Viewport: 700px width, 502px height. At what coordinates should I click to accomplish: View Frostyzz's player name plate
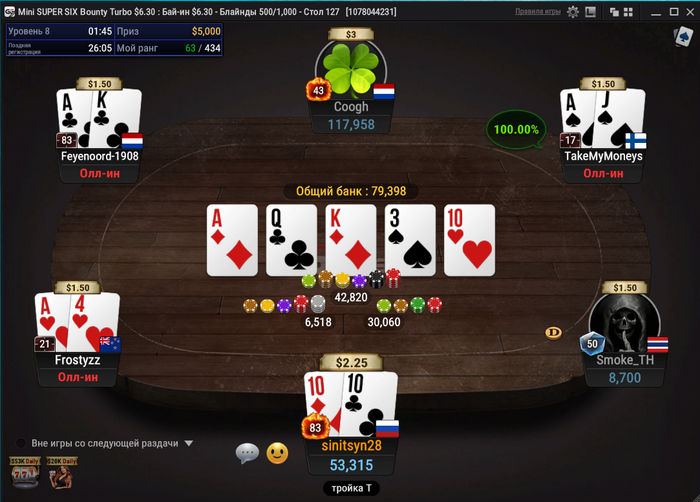pos(78,359)
